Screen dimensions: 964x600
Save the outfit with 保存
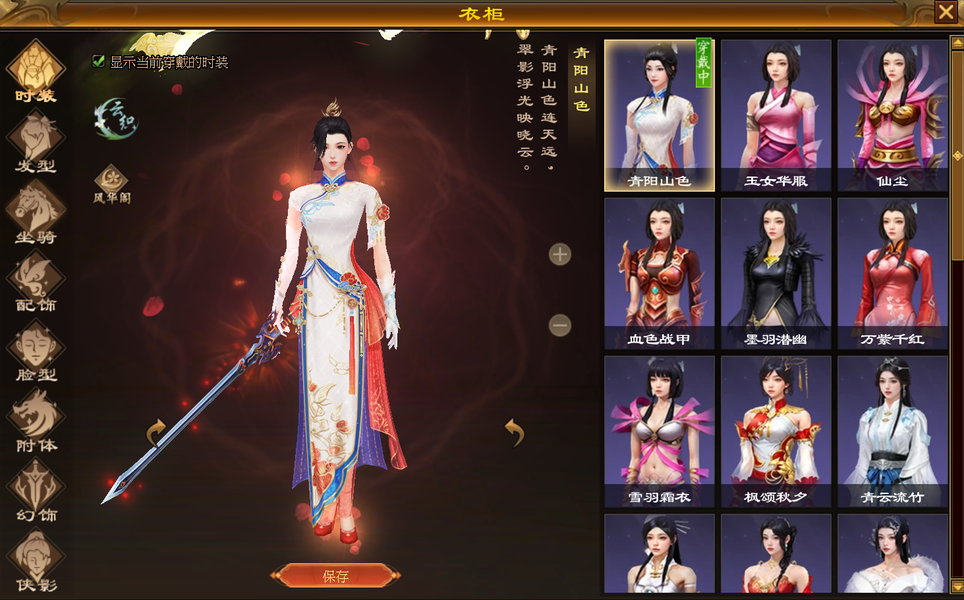pyautogui.click(x=336, y=575)
